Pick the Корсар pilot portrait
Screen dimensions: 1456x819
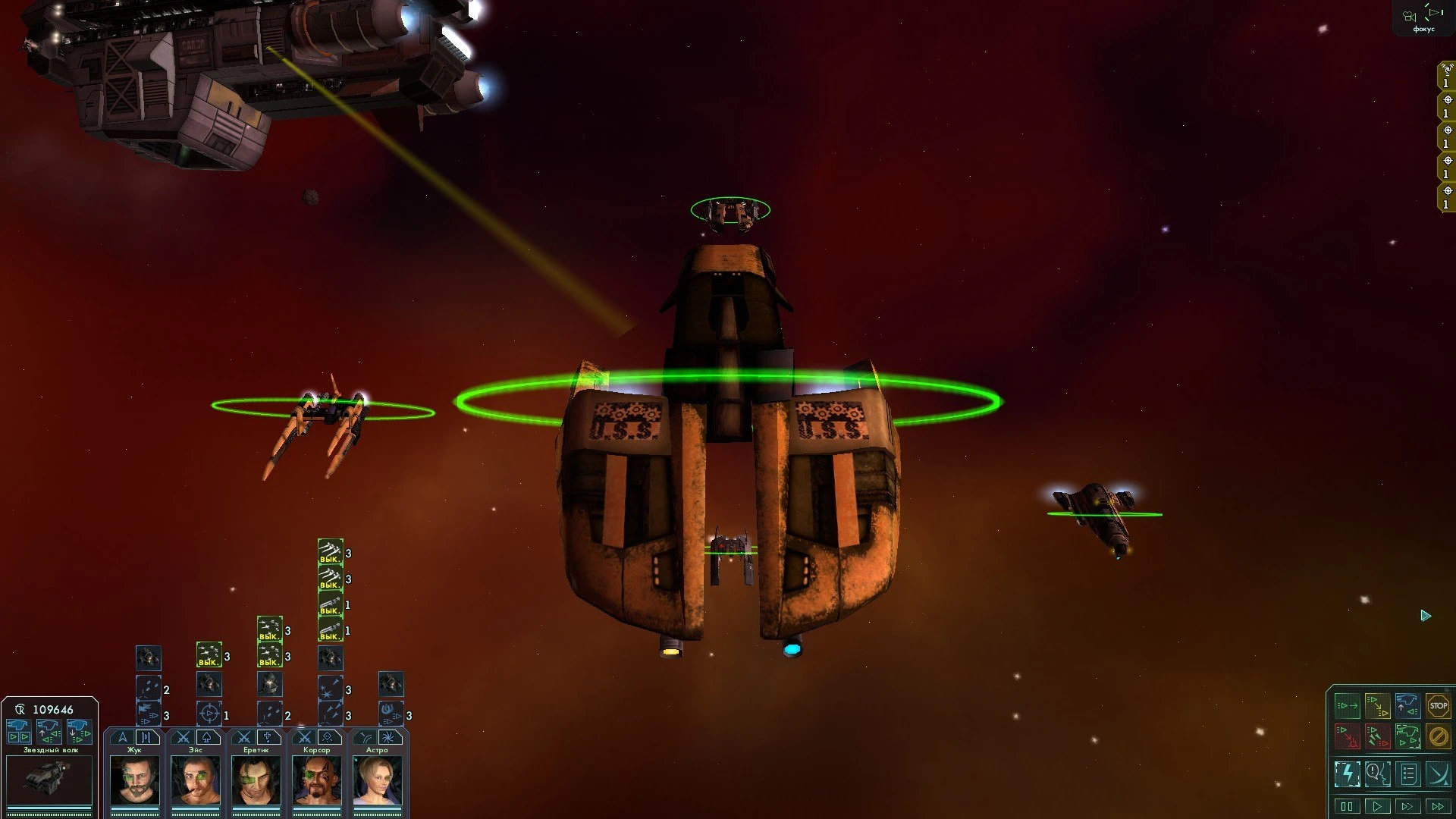click(x=316, y=780)
